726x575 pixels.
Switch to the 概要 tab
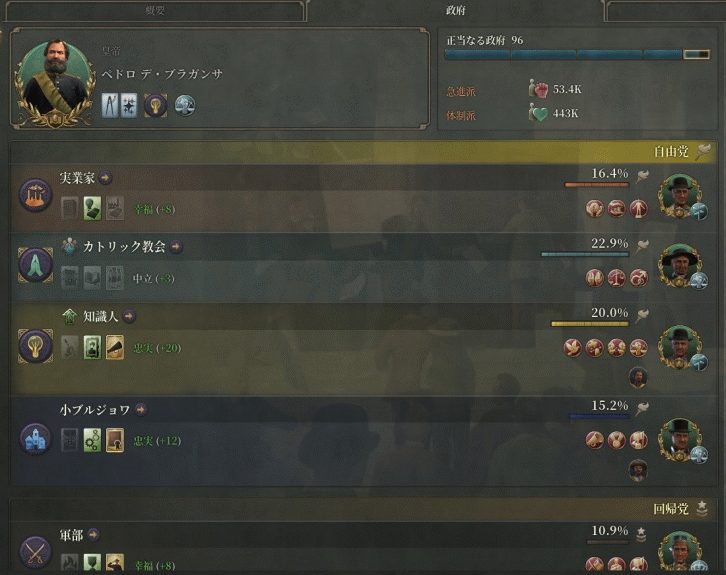(153, 10)
